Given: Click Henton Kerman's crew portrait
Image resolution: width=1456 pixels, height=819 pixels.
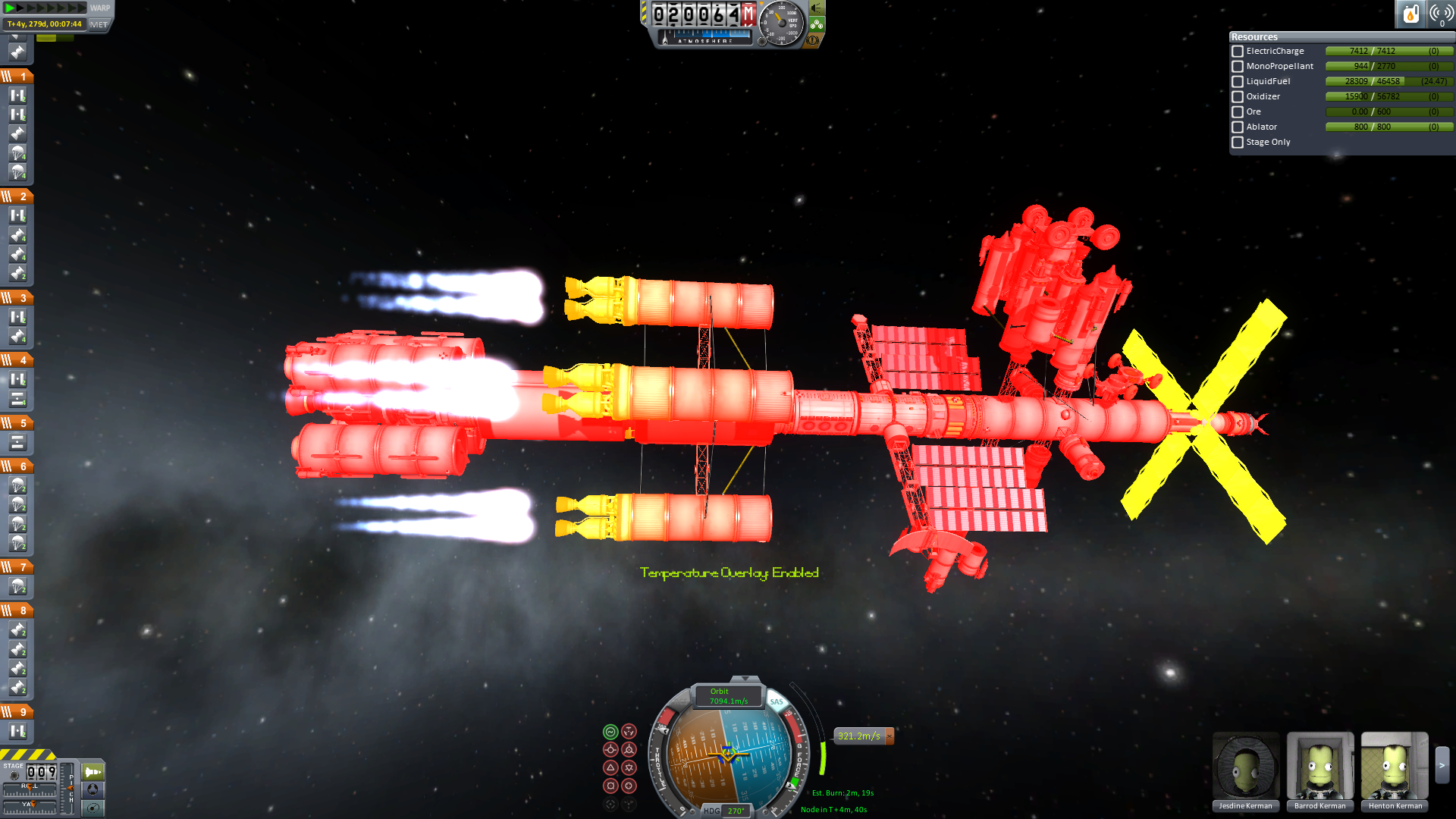Looking at the screenshot, I should pos(1394,767).
